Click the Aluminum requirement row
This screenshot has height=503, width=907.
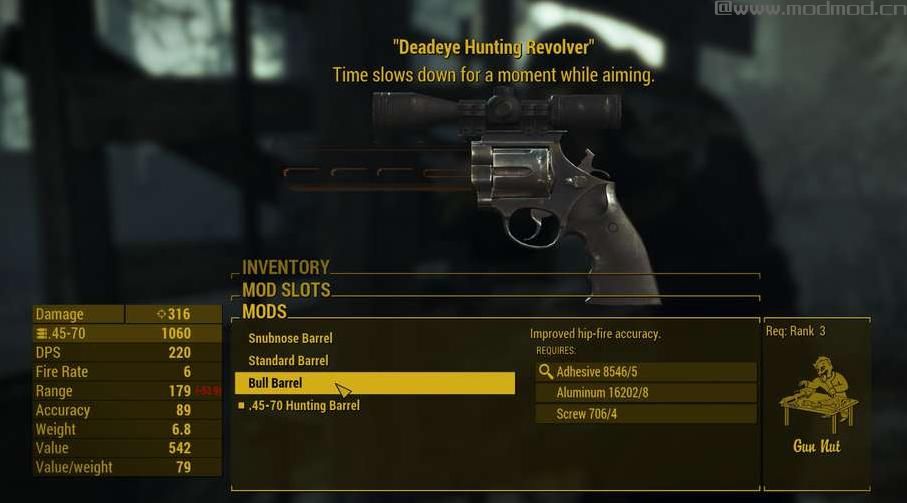(646, 393)
